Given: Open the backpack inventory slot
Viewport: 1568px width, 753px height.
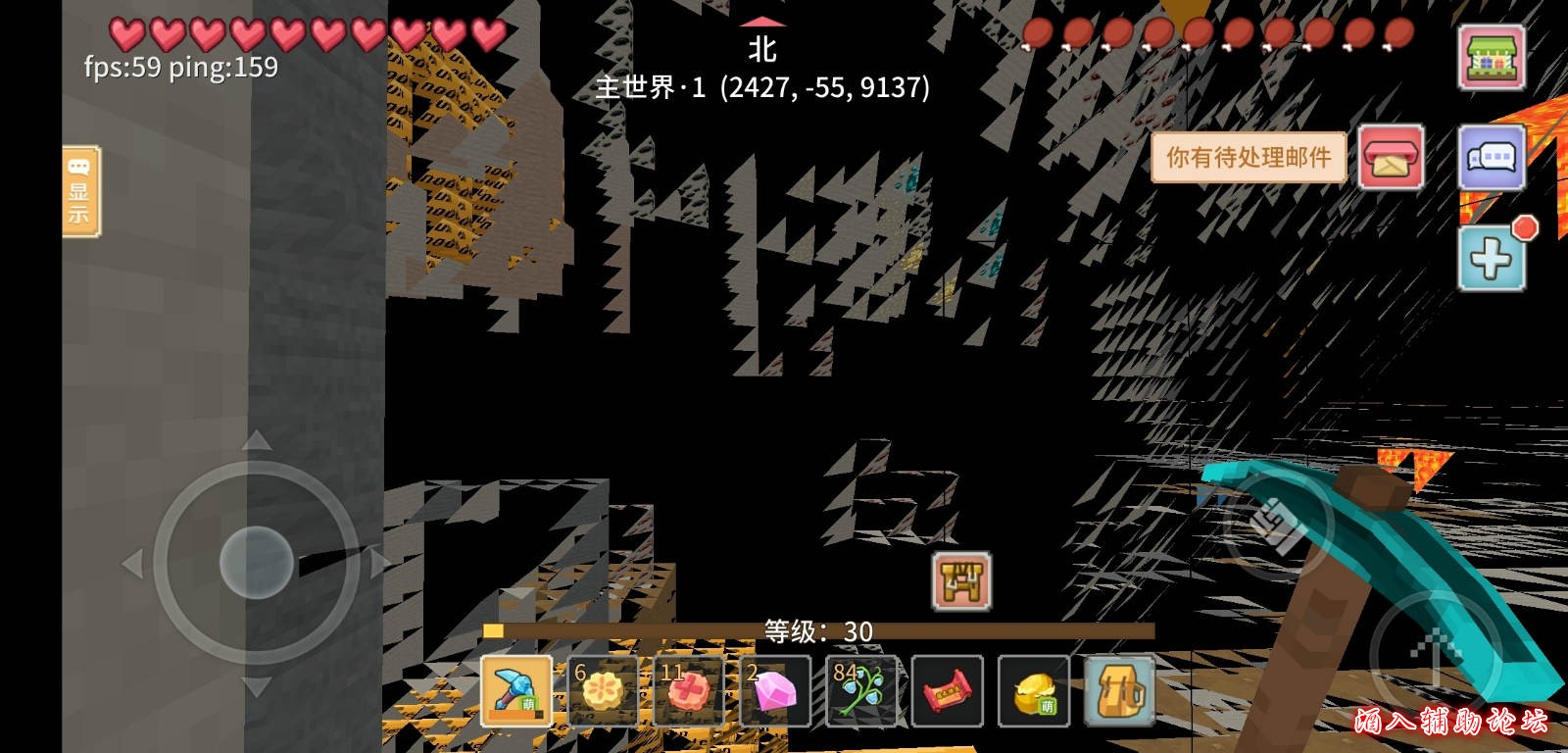Looking at the screenshot, I should pos(1118,690).
